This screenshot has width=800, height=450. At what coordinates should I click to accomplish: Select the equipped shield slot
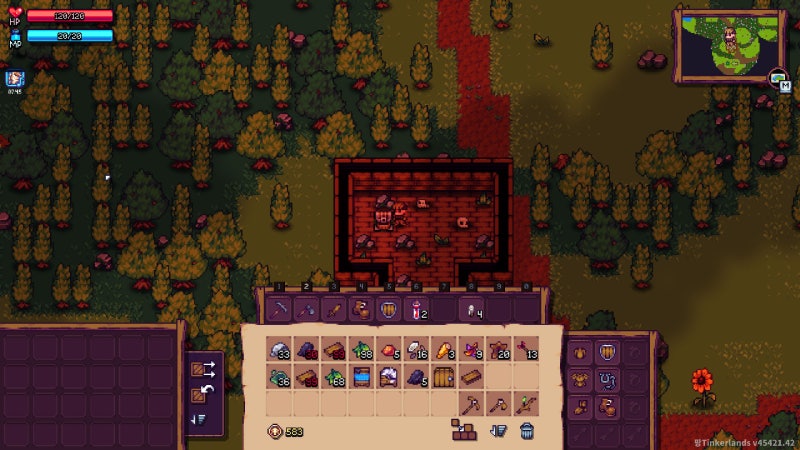[606, 353]
